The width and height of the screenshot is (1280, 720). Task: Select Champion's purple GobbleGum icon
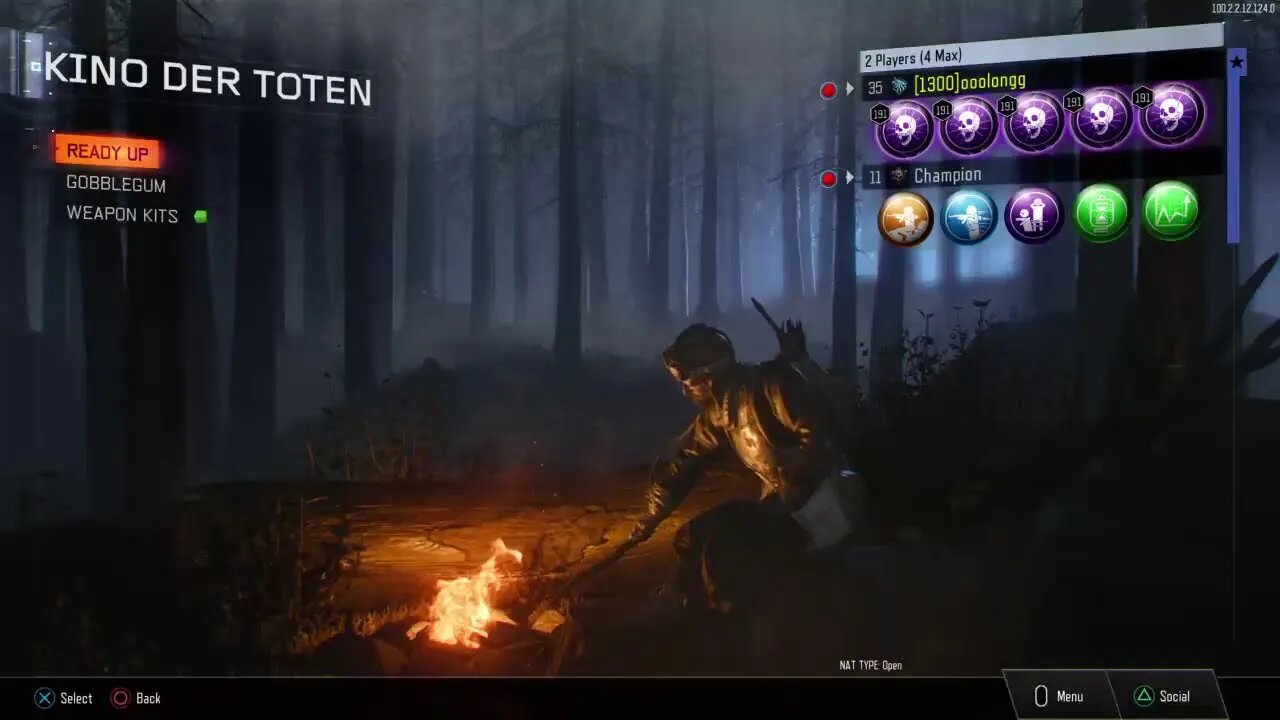[1035, 216]
